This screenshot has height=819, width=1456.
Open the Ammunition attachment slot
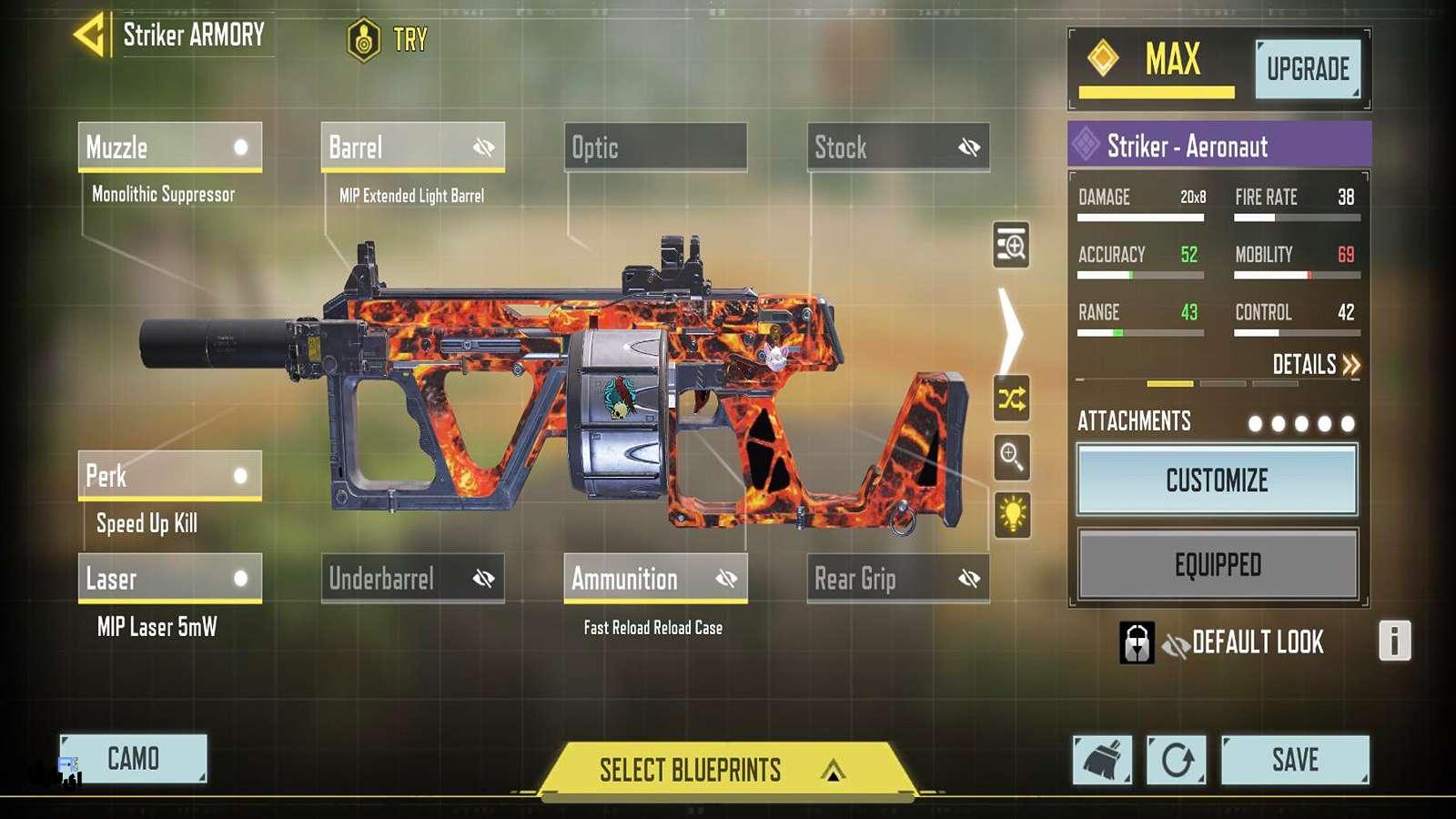tap(655, 578)
